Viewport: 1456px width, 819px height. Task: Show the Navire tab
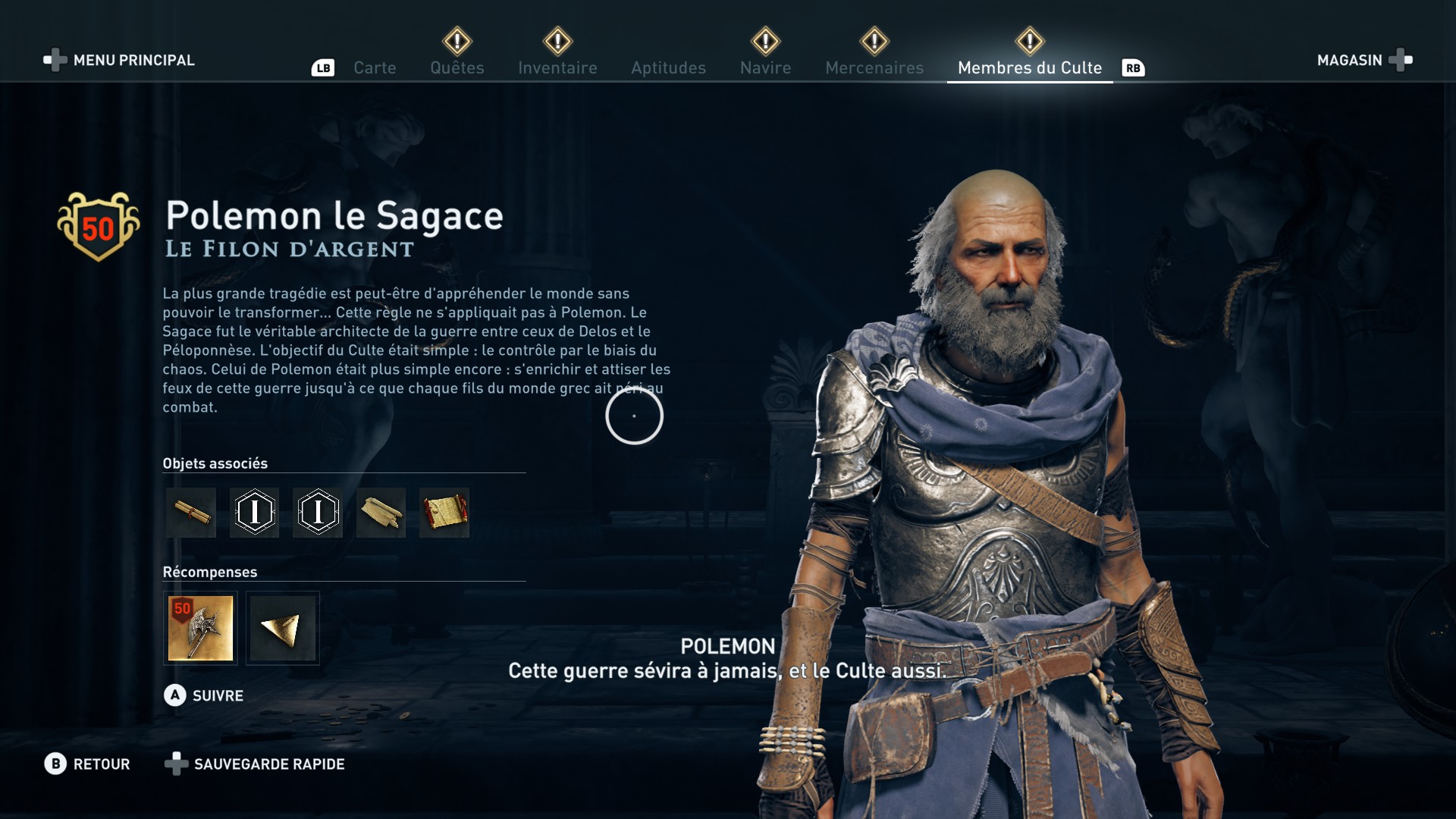click(x=765, y=67)
